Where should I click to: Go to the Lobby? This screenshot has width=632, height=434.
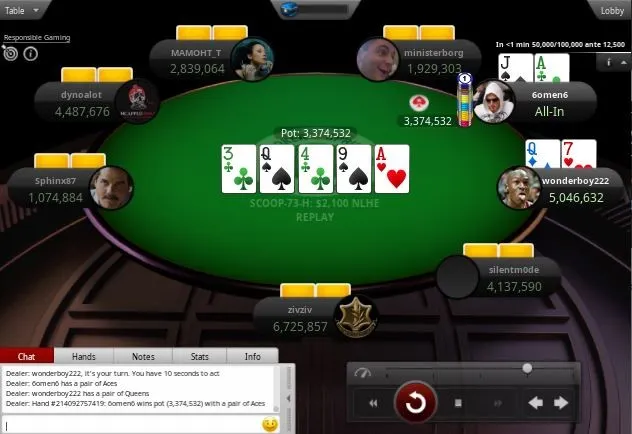tap(612, 10)
